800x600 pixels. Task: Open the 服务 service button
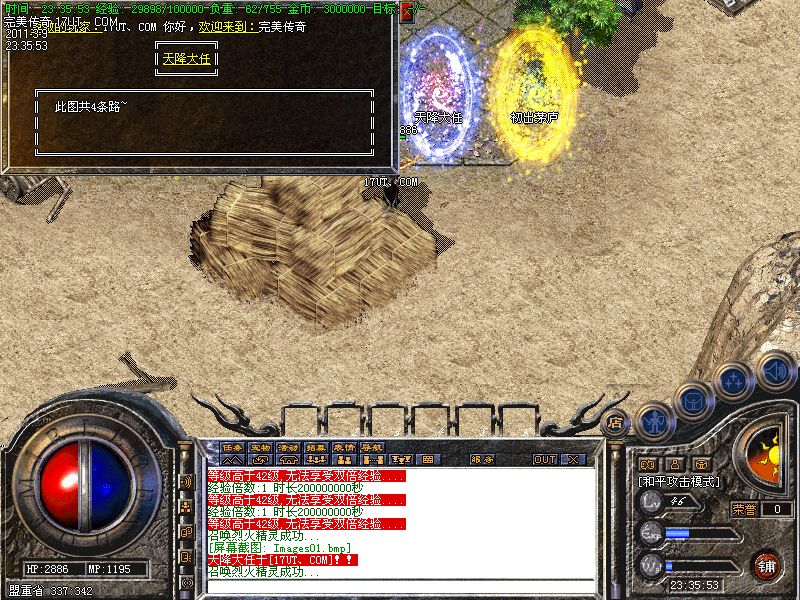(481, 459)
